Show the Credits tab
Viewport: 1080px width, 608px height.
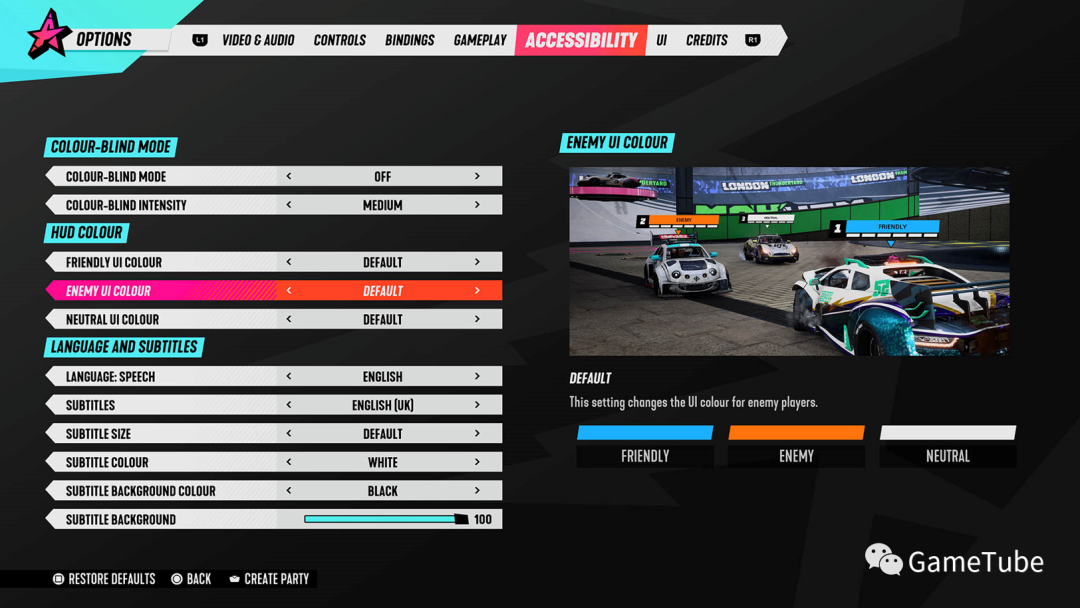[x=707, y=40]
